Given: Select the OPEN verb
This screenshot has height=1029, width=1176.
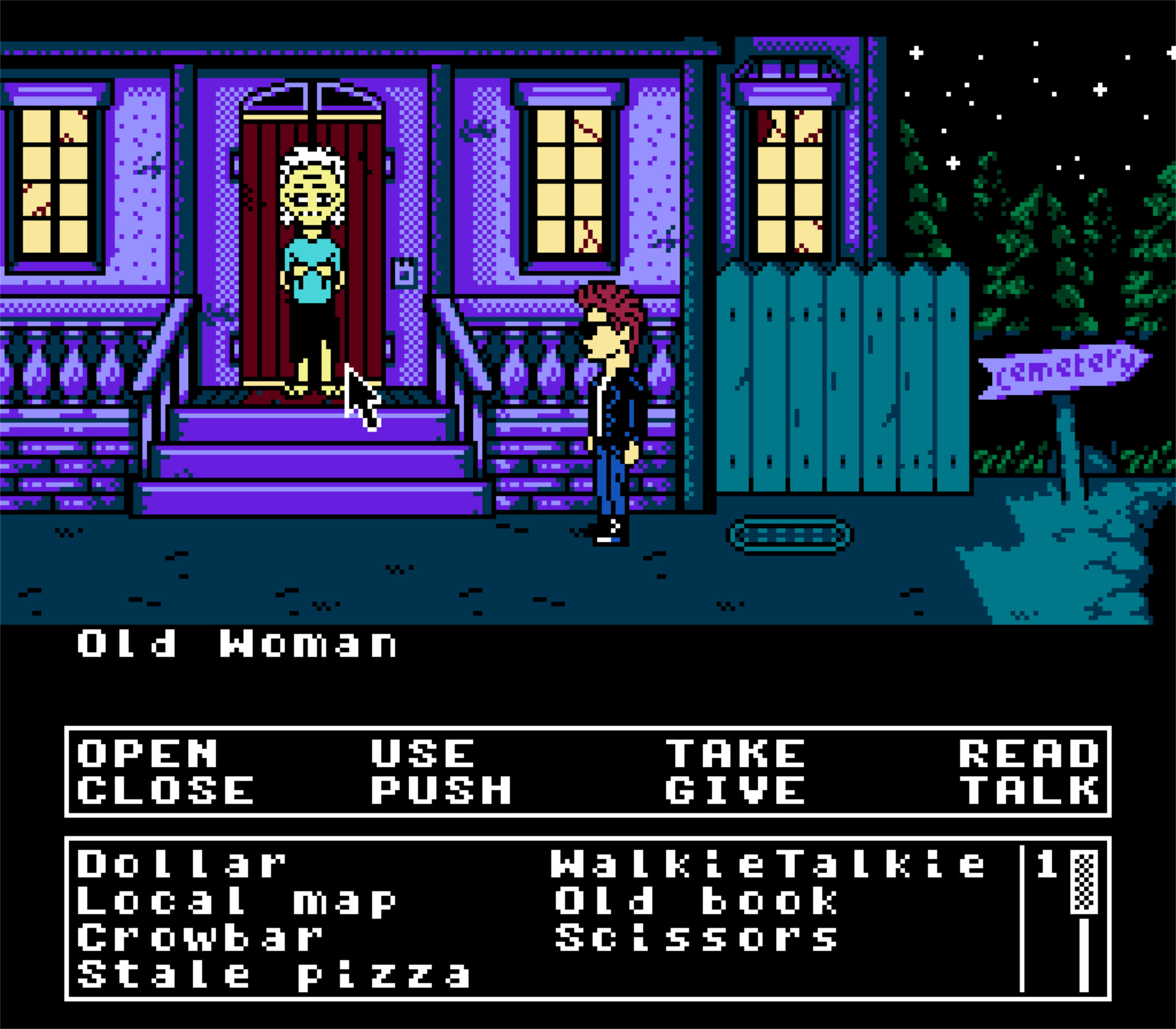Looking at the screenshot, I should tap(147, 753).
